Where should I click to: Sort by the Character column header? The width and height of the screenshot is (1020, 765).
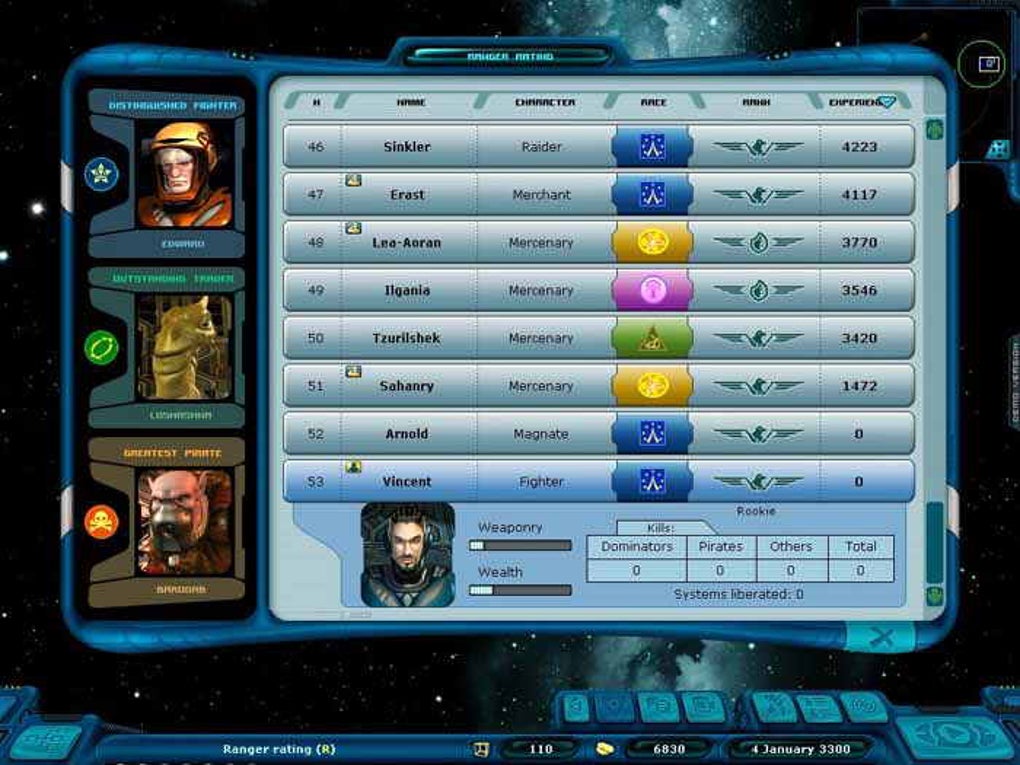point(544,102)
